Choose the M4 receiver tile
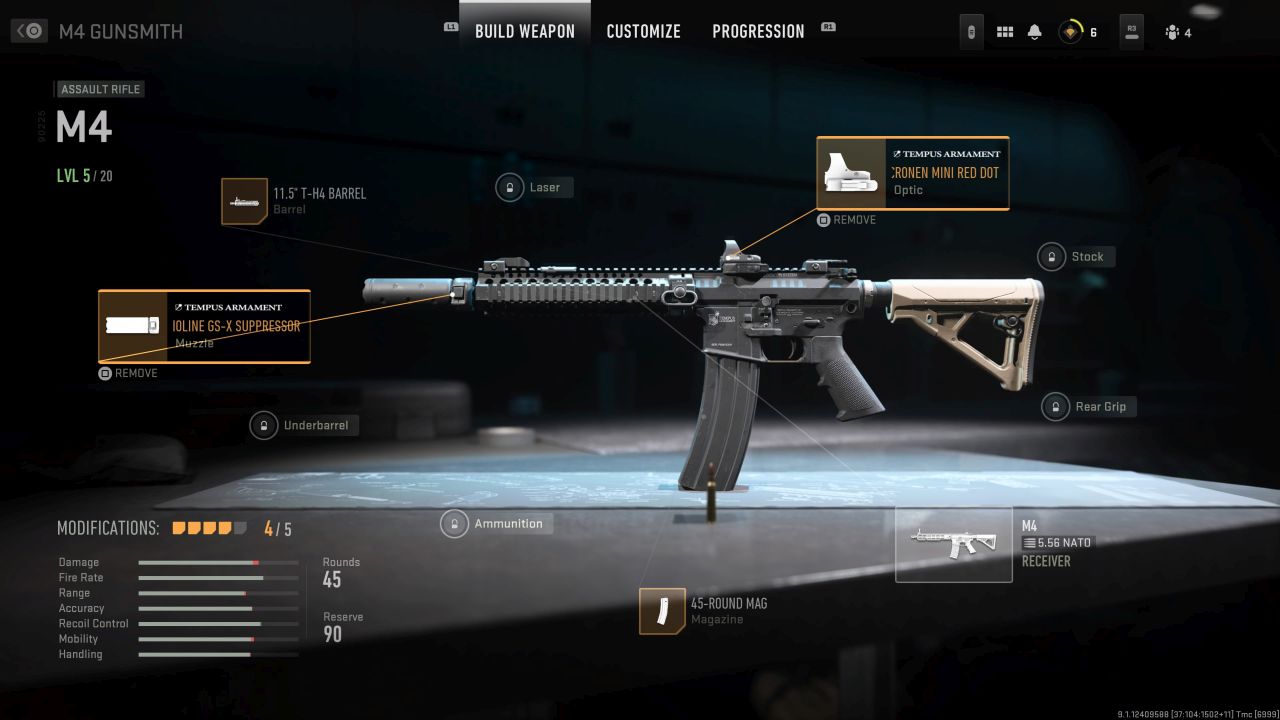The image size is (1280, 720). (x=953, y=544)
